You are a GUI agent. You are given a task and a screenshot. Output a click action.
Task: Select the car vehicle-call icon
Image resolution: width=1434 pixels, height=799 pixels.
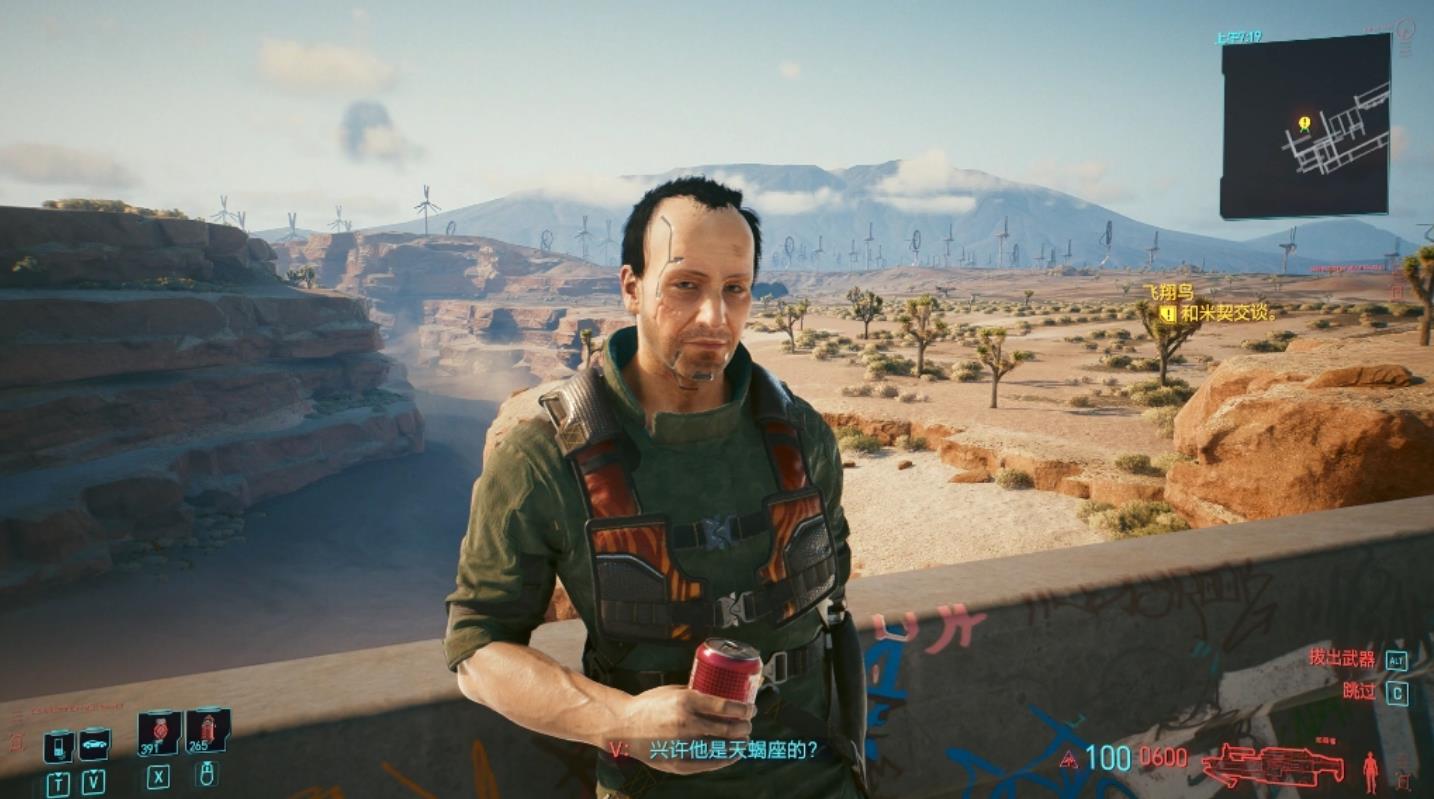click(94, 744)
